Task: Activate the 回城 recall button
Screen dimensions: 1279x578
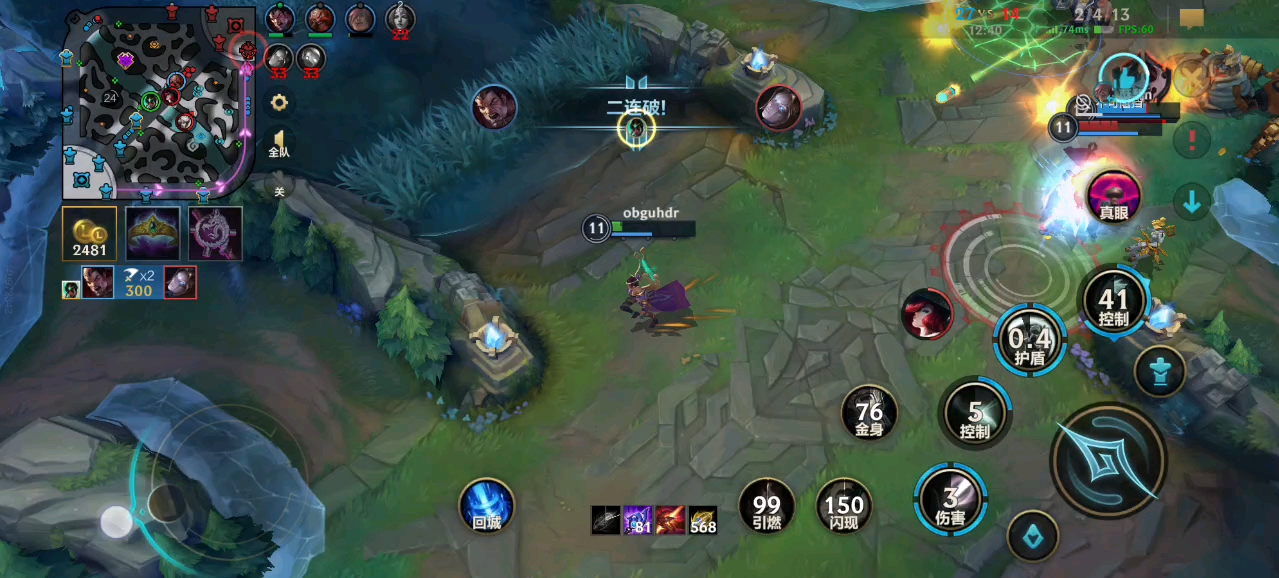Action: [x=487, y=506]
